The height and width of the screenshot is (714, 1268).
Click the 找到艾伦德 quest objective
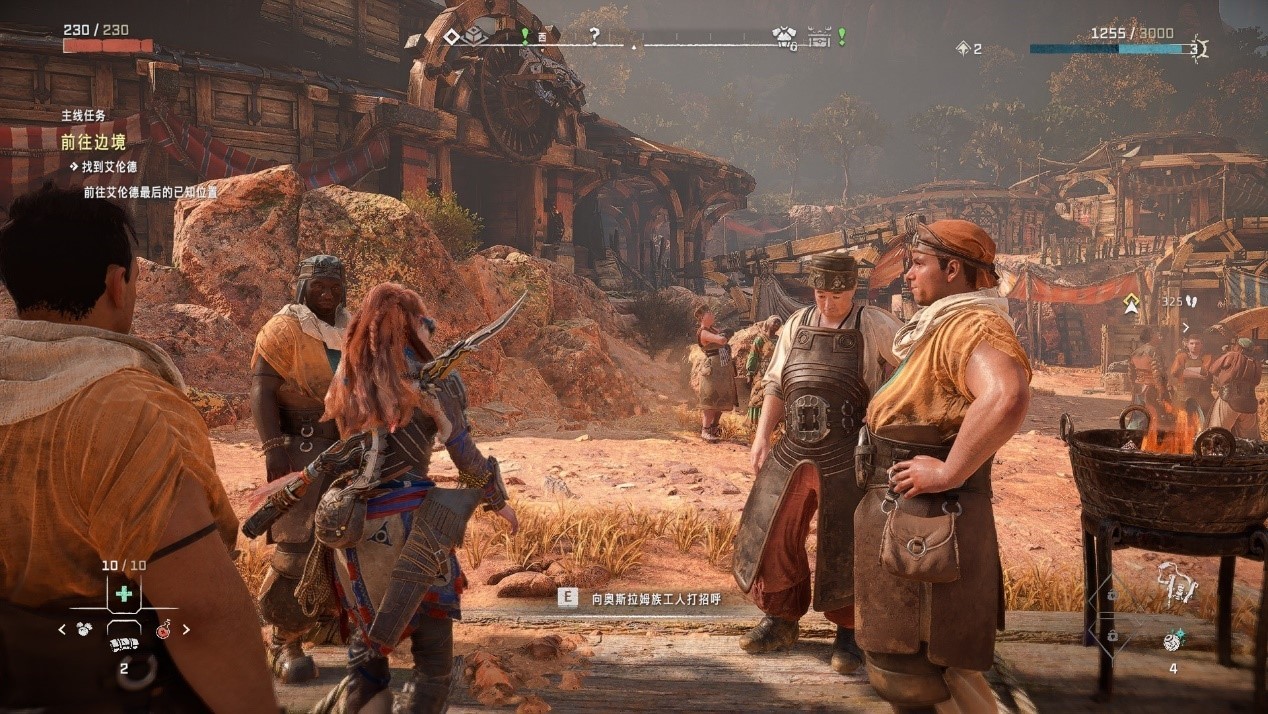tap(109, 167)
